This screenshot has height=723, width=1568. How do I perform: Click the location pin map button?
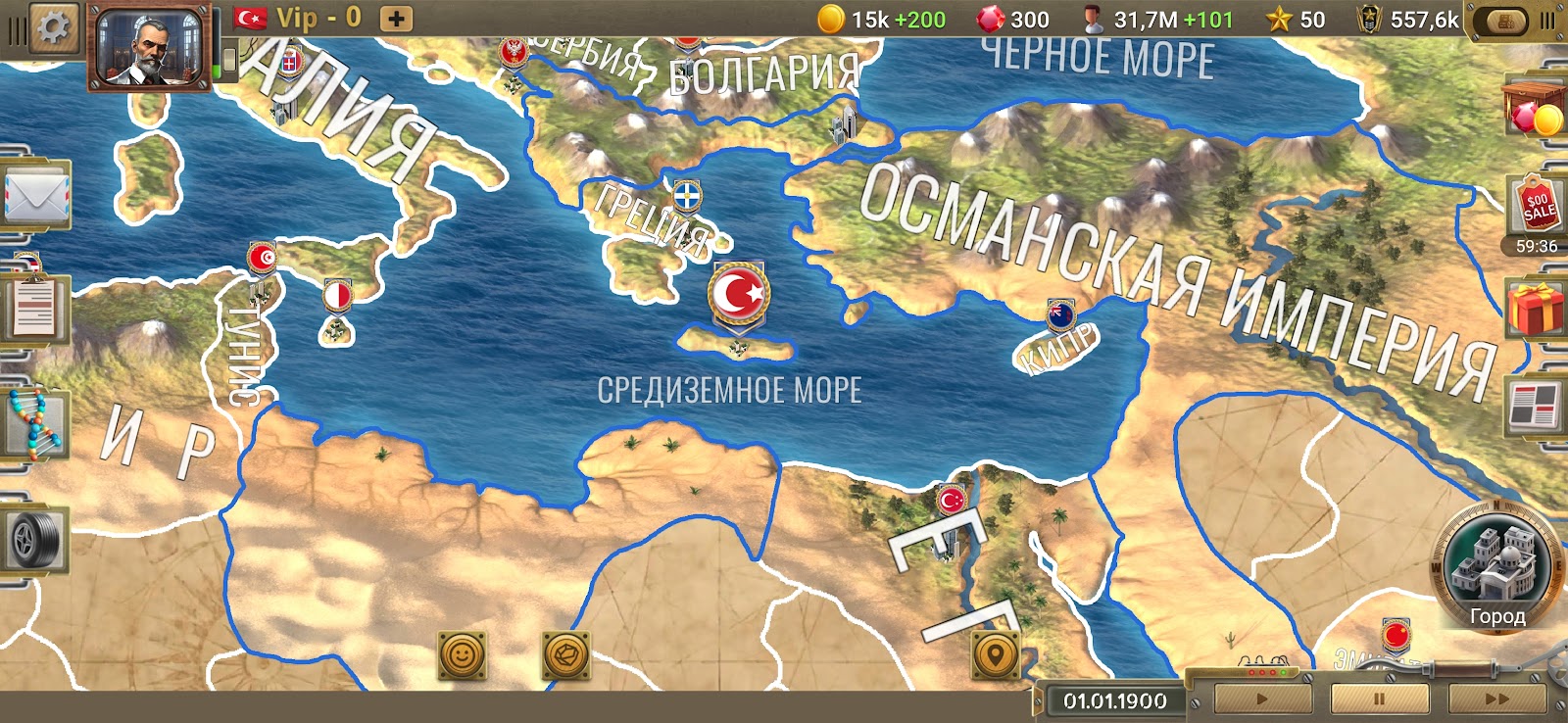click(x=995, y=654)
